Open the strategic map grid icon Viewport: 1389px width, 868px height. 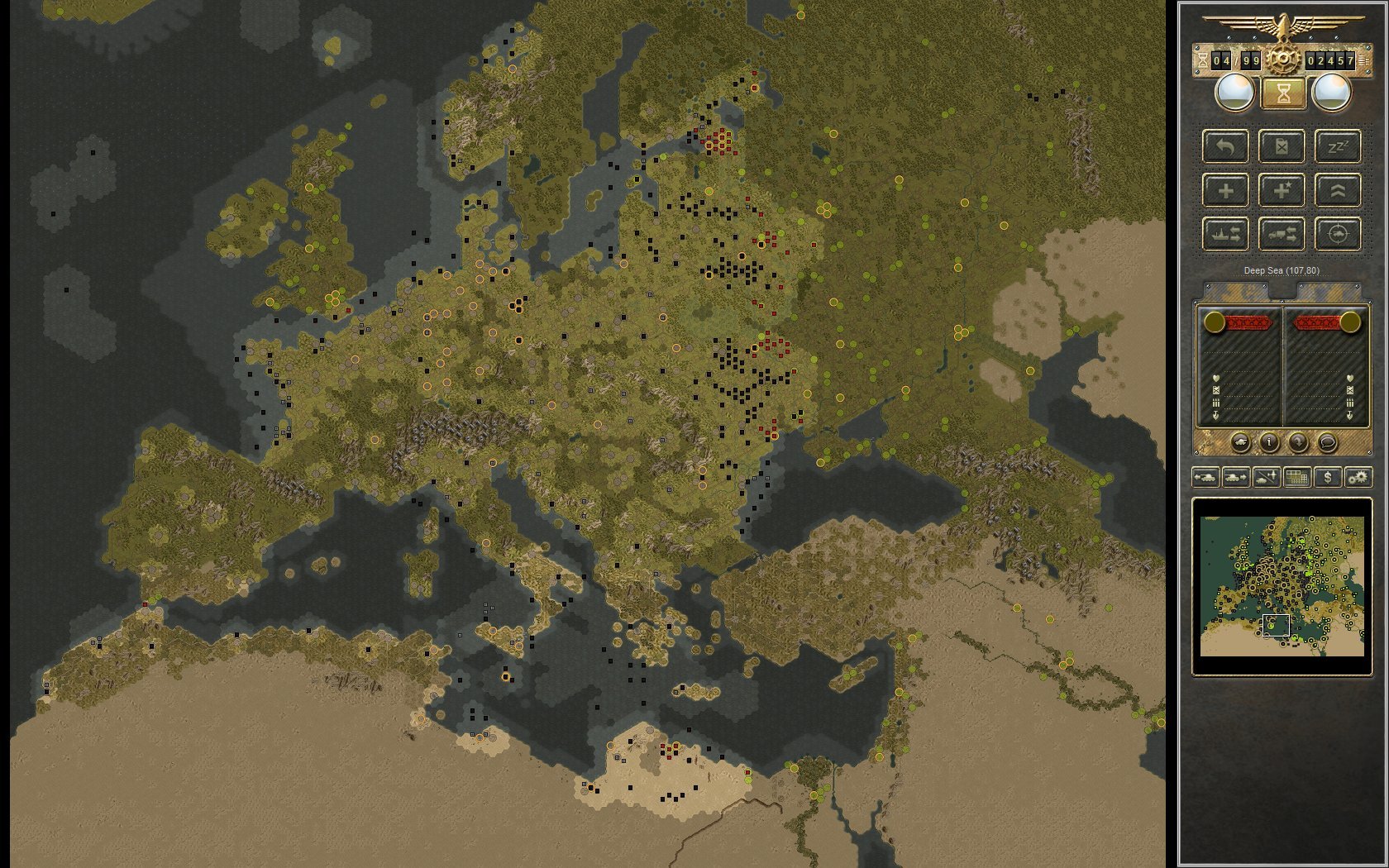pyautogui.click(x=1296, y=477)
